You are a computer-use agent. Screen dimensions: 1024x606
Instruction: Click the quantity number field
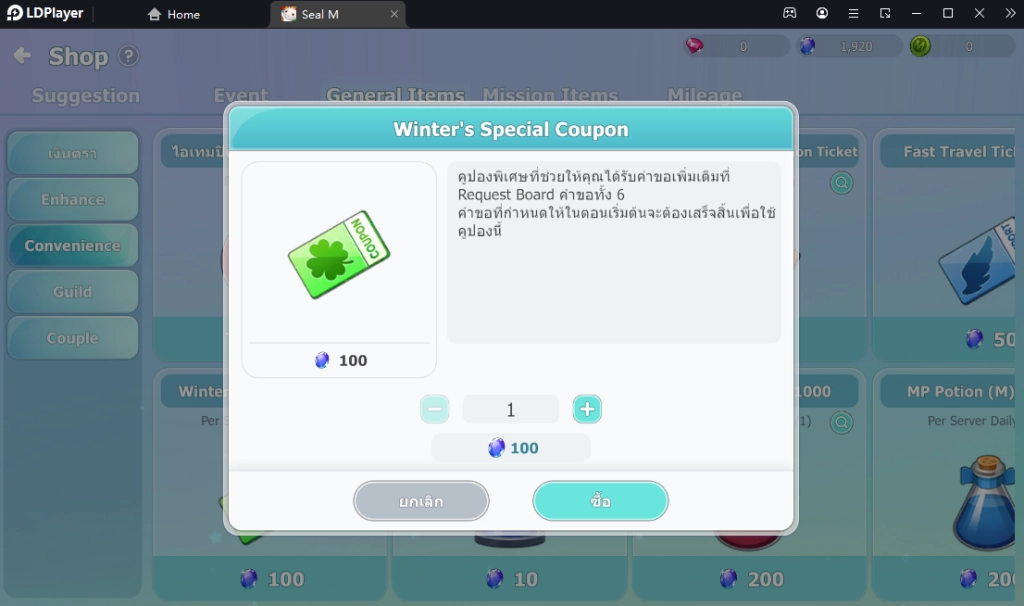tap(510, 409)
